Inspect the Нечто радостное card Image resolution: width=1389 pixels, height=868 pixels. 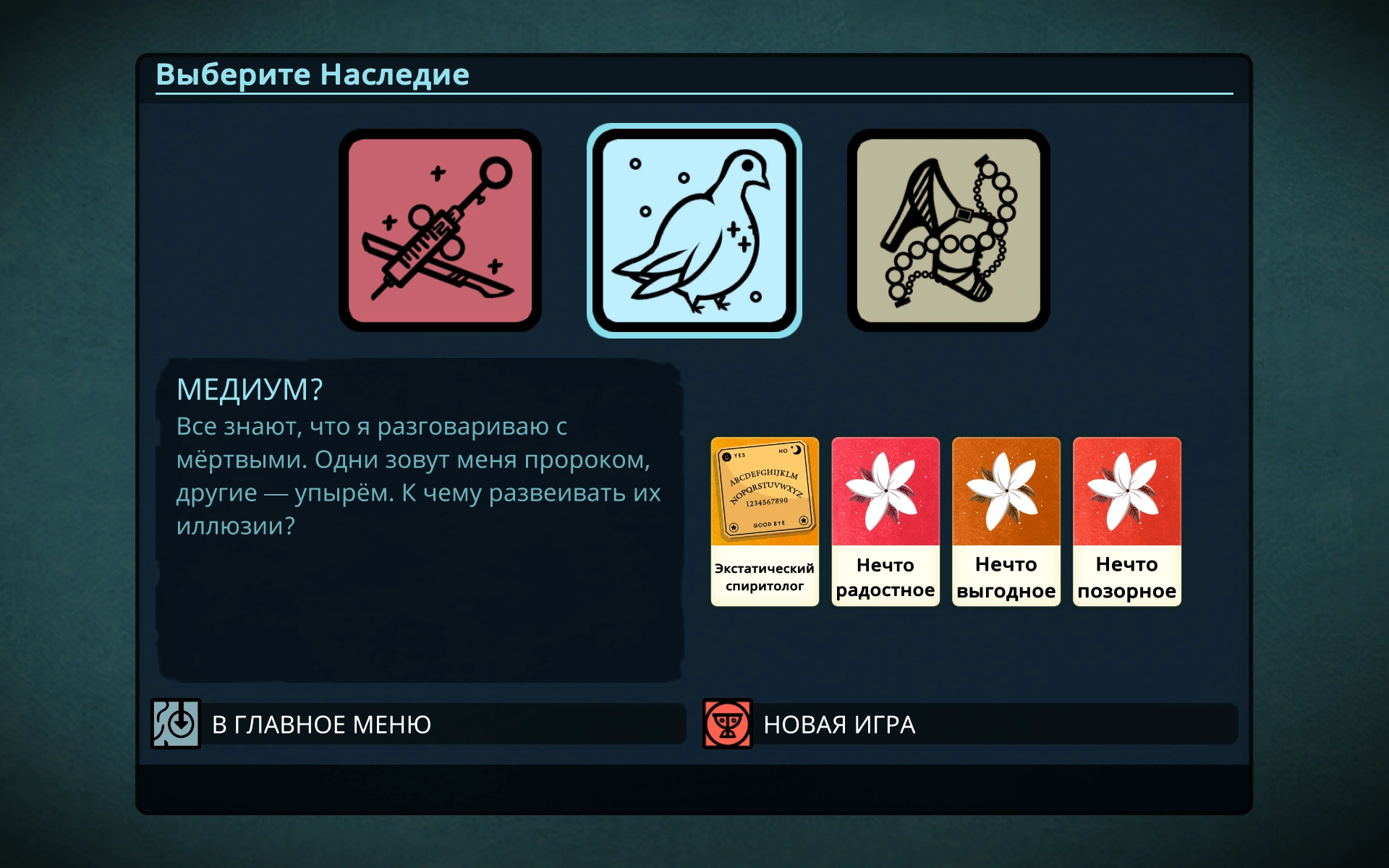tap(885, 521)
